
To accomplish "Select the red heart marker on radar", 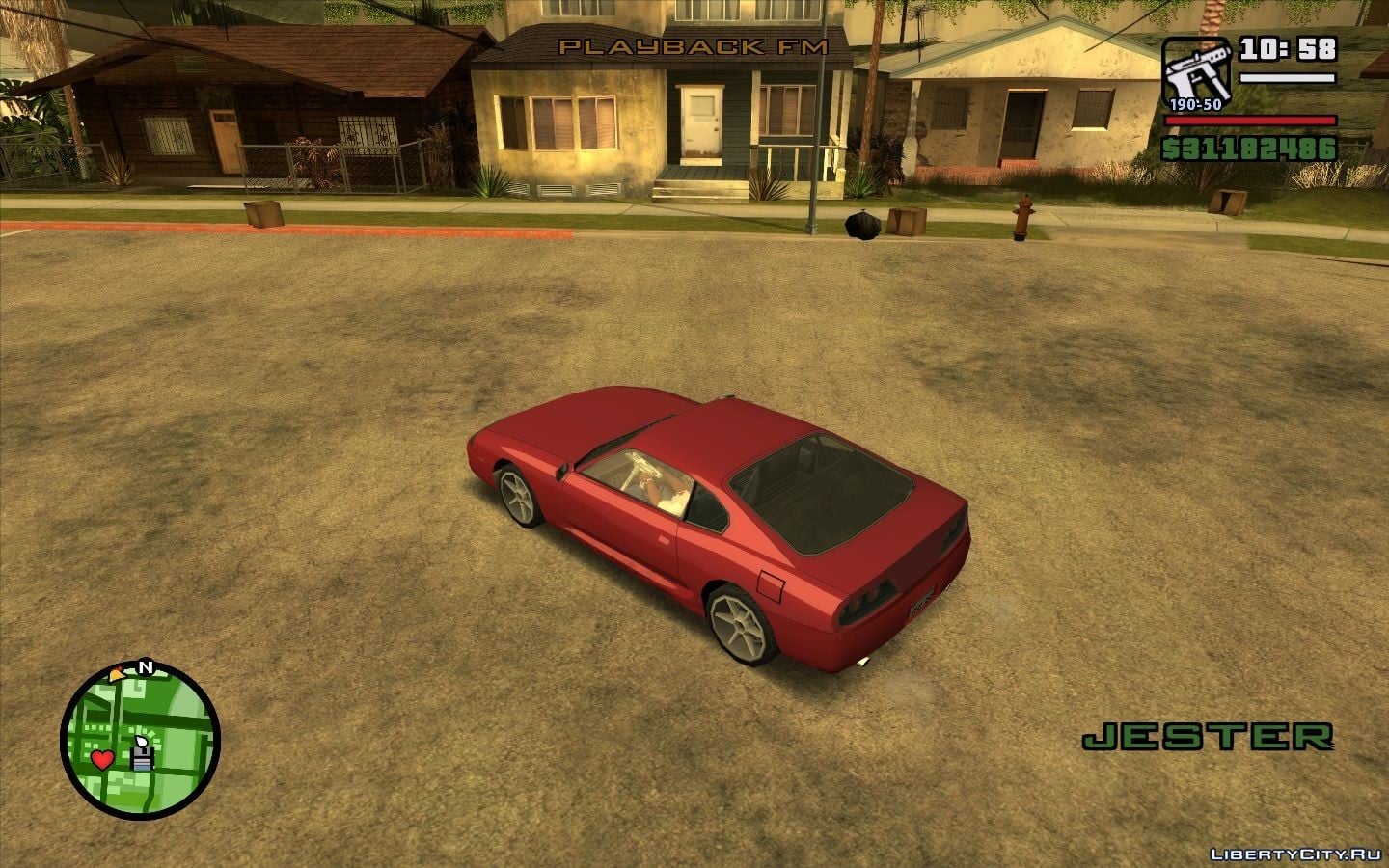I will pos(103,759).
